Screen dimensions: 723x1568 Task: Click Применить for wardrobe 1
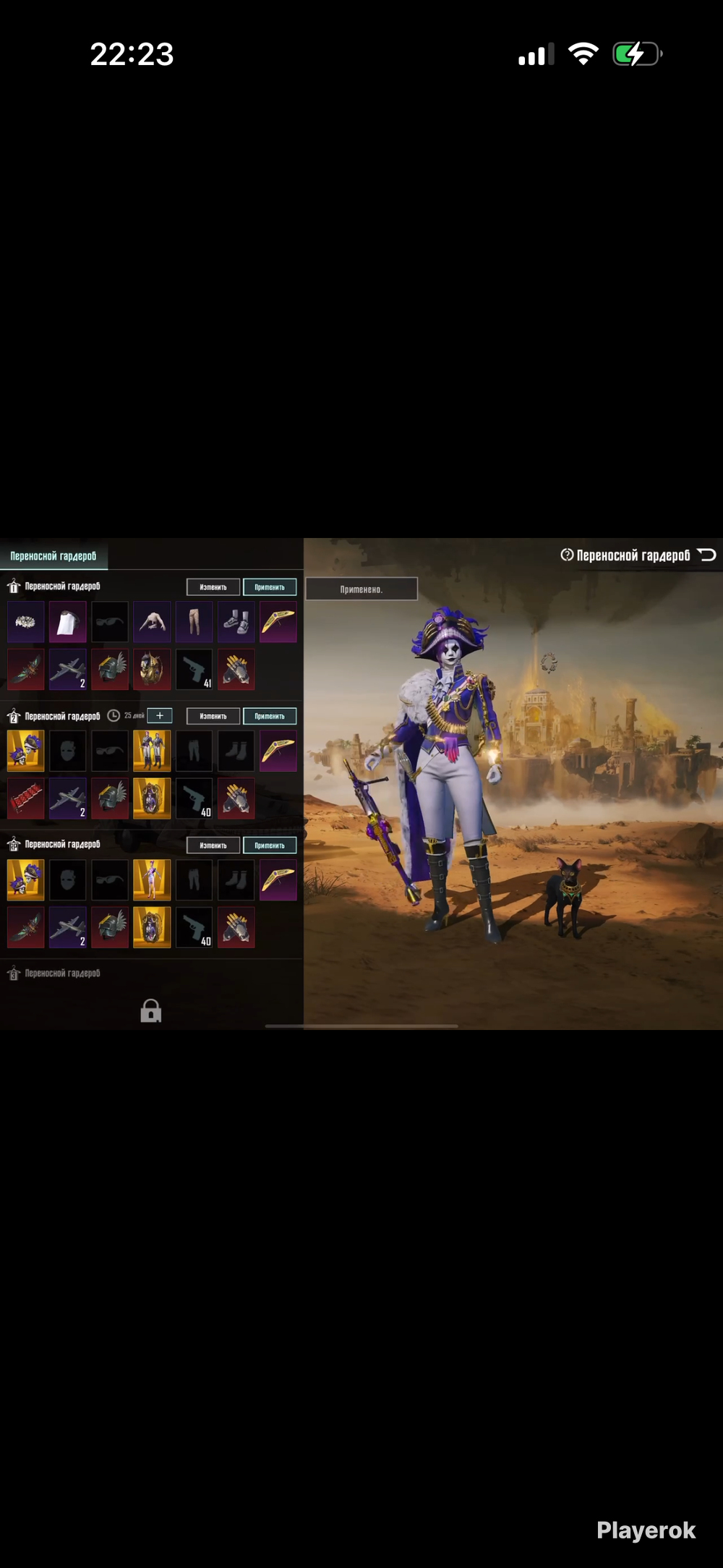(270, 587)
